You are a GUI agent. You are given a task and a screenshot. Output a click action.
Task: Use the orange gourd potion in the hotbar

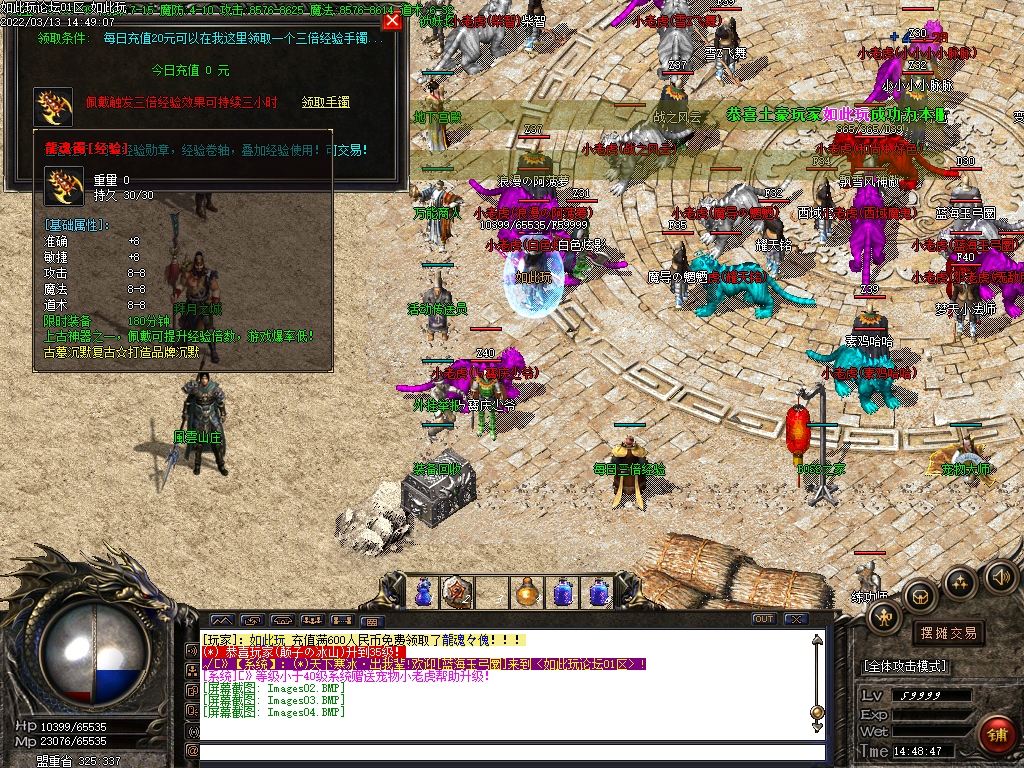coord(526,592)
